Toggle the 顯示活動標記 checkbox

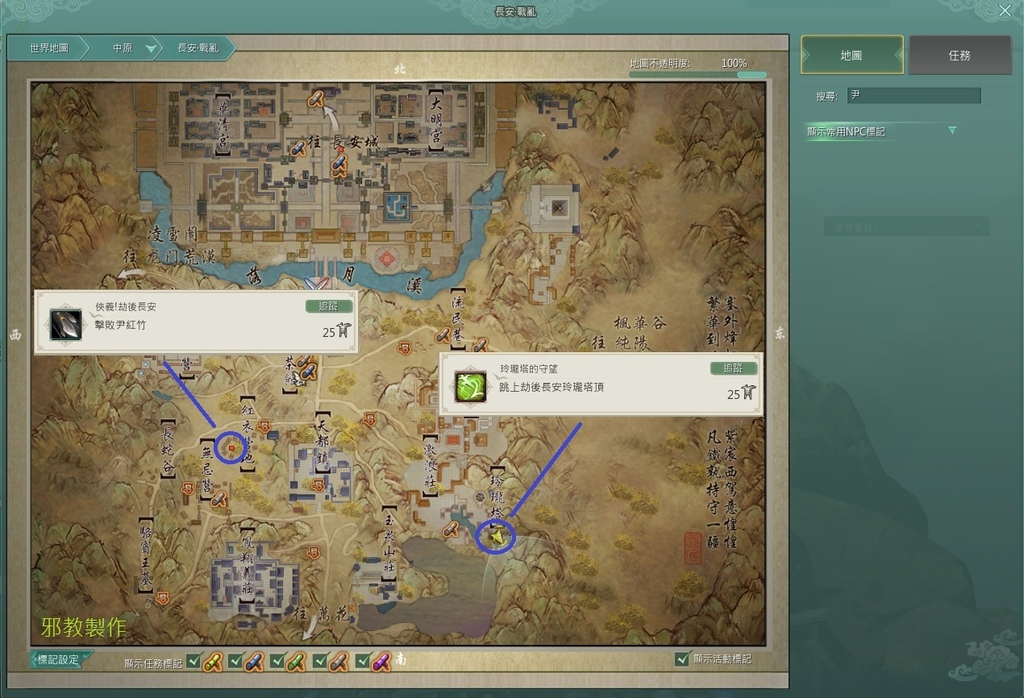click(682, 660)
